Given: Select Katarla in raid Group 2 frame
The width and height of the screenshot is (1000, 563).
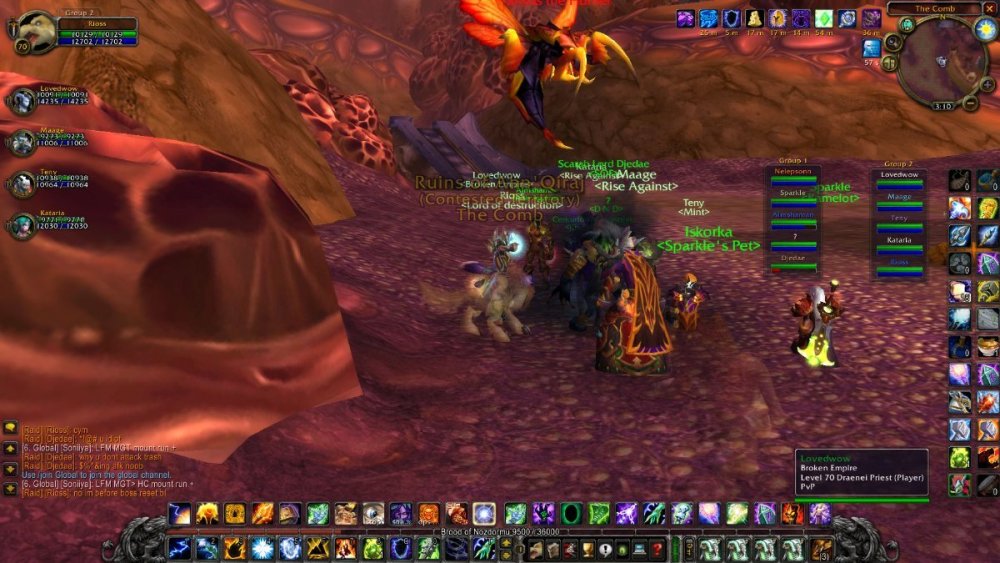Looking at the screenshot, I should (899, 246).
